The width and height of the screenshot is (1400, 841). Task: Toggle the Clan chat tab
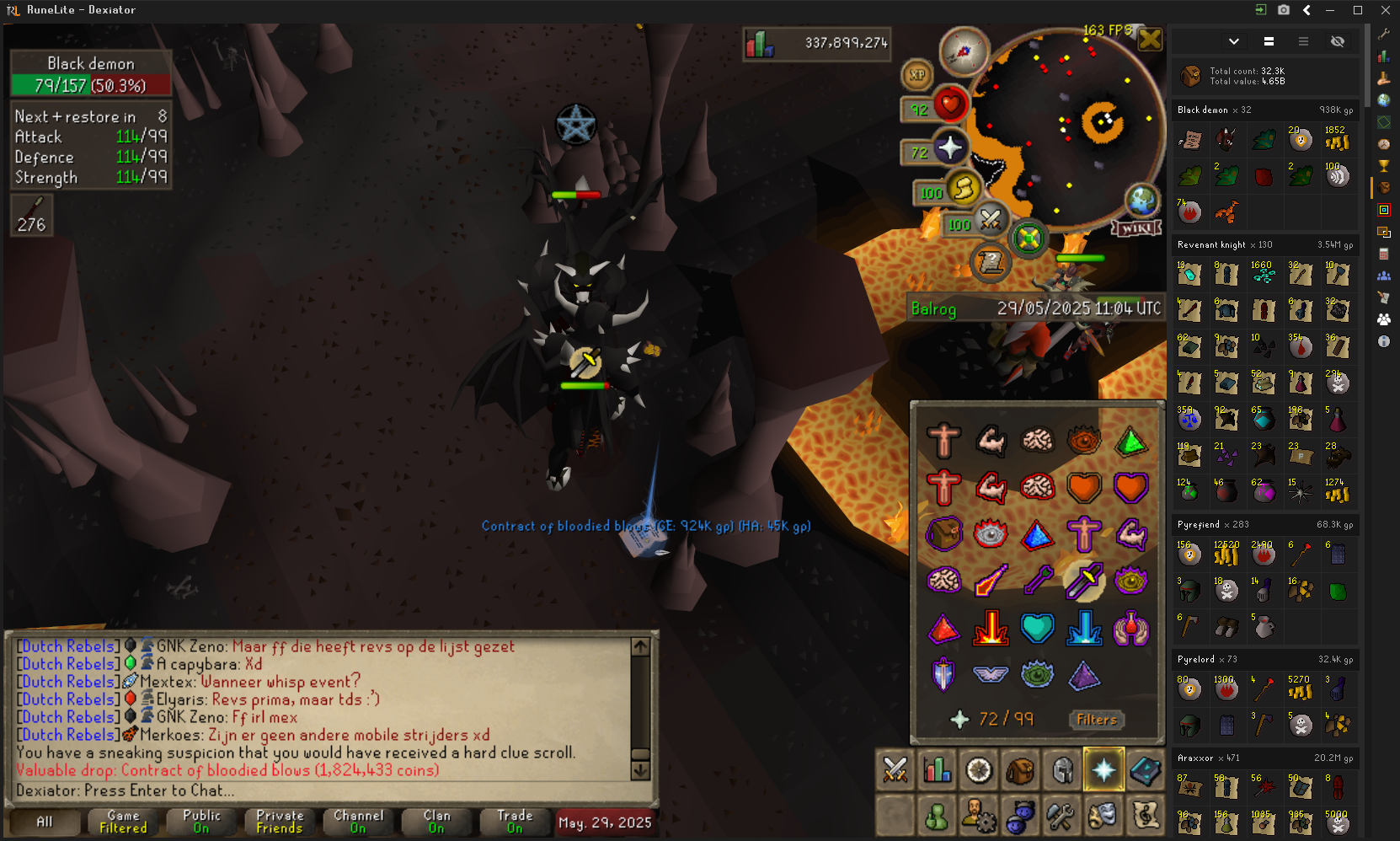click(436, 822)
